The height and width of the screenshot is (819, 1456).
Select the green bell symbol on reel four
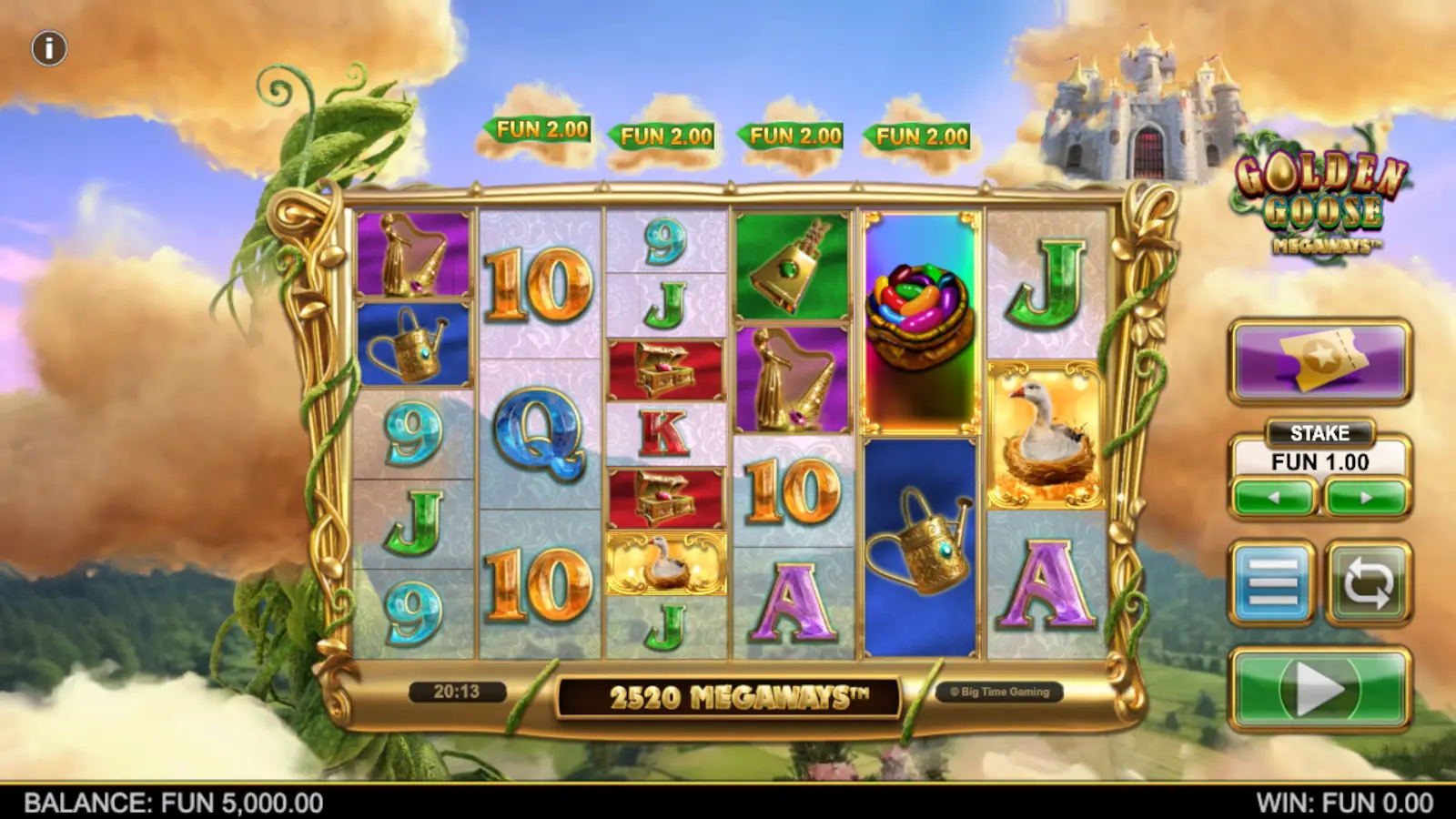point(791,264)
